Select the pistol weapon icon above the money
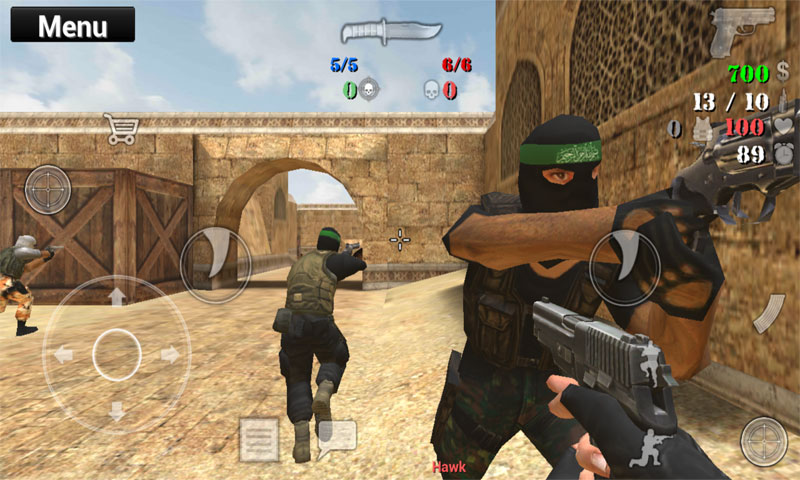This screenshot has width=800, height=480. [x=742, y=32]
